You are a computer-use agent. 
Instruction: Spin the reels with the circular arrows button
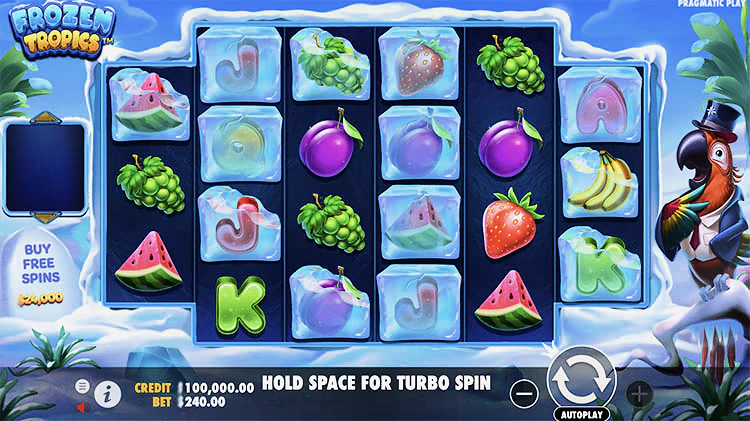click(581, 381)
